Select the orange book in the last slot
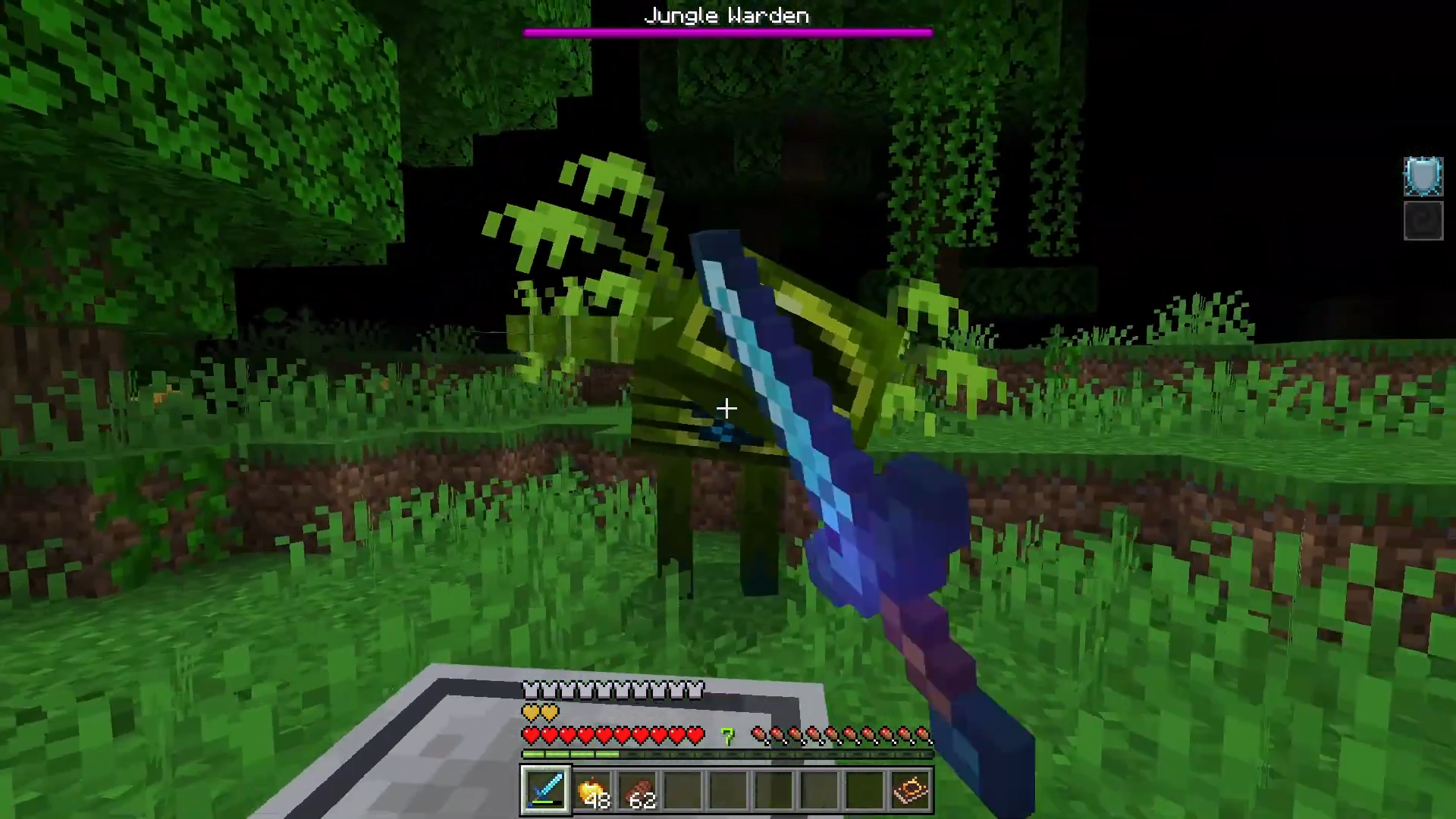 (911, 791)
